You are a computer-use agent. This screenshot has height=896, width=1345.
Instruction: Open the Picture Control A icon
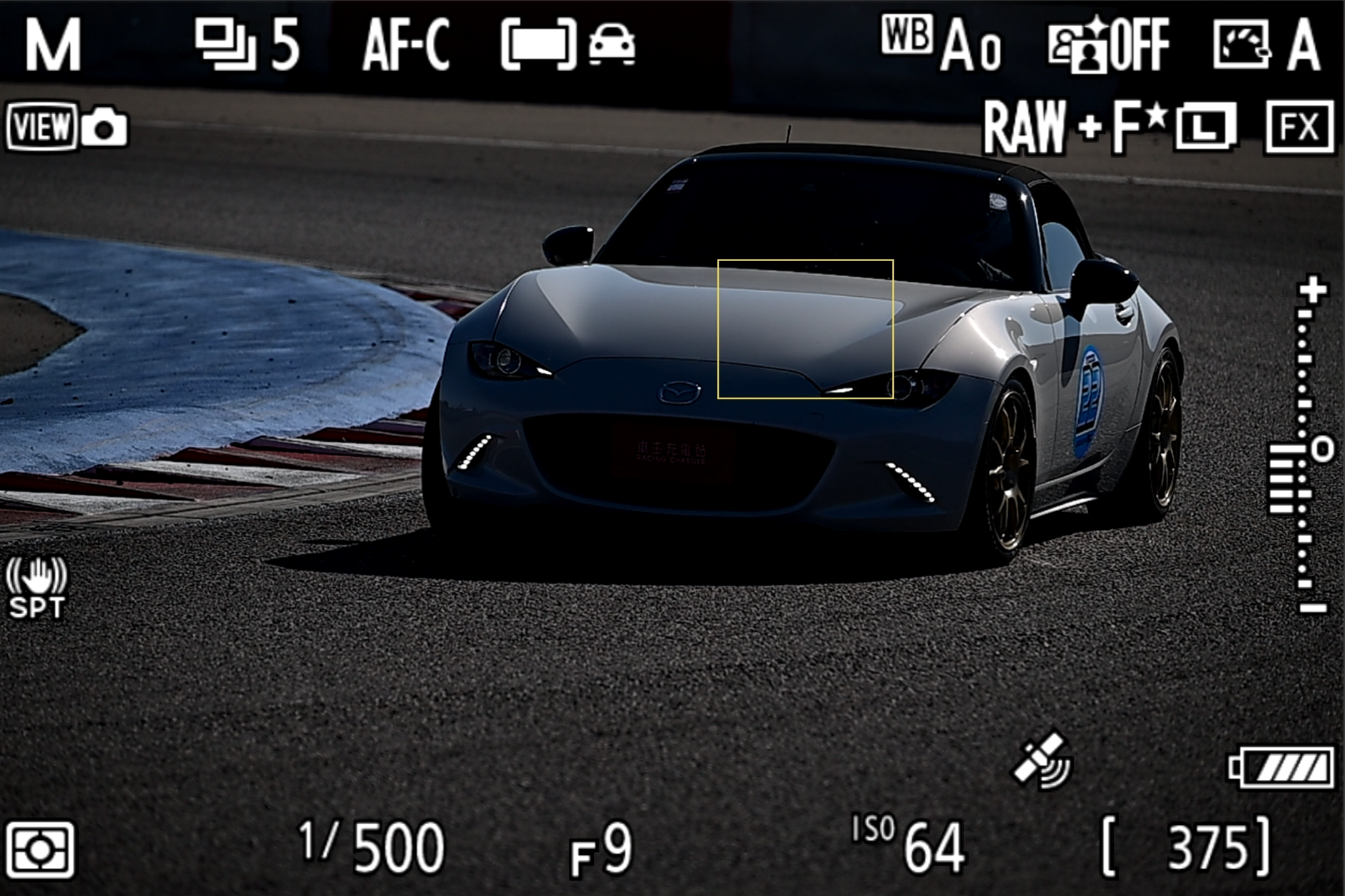tap(1266, 44)
